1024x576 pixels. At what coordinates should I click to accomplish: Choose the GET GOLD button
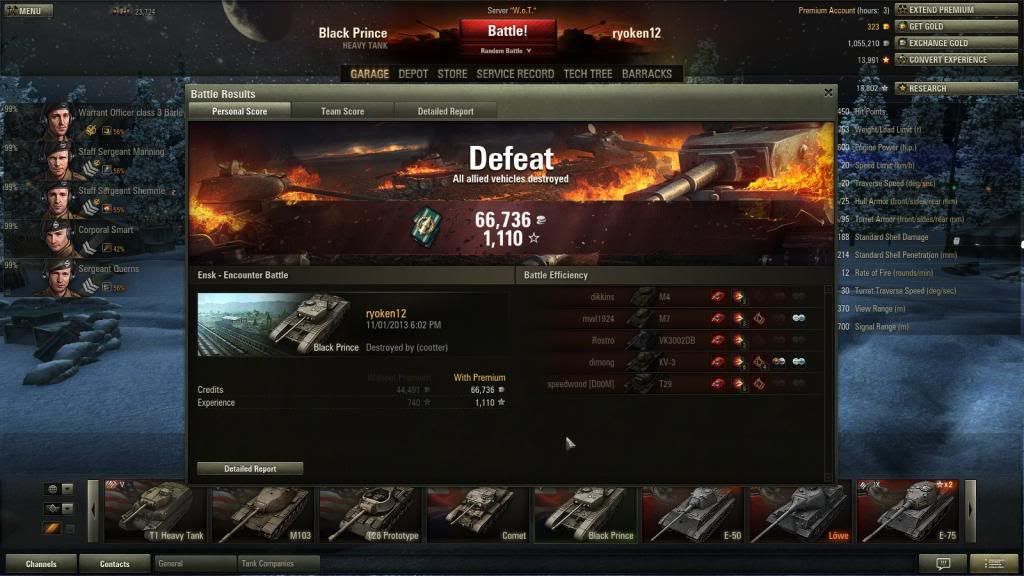point(954,27)
